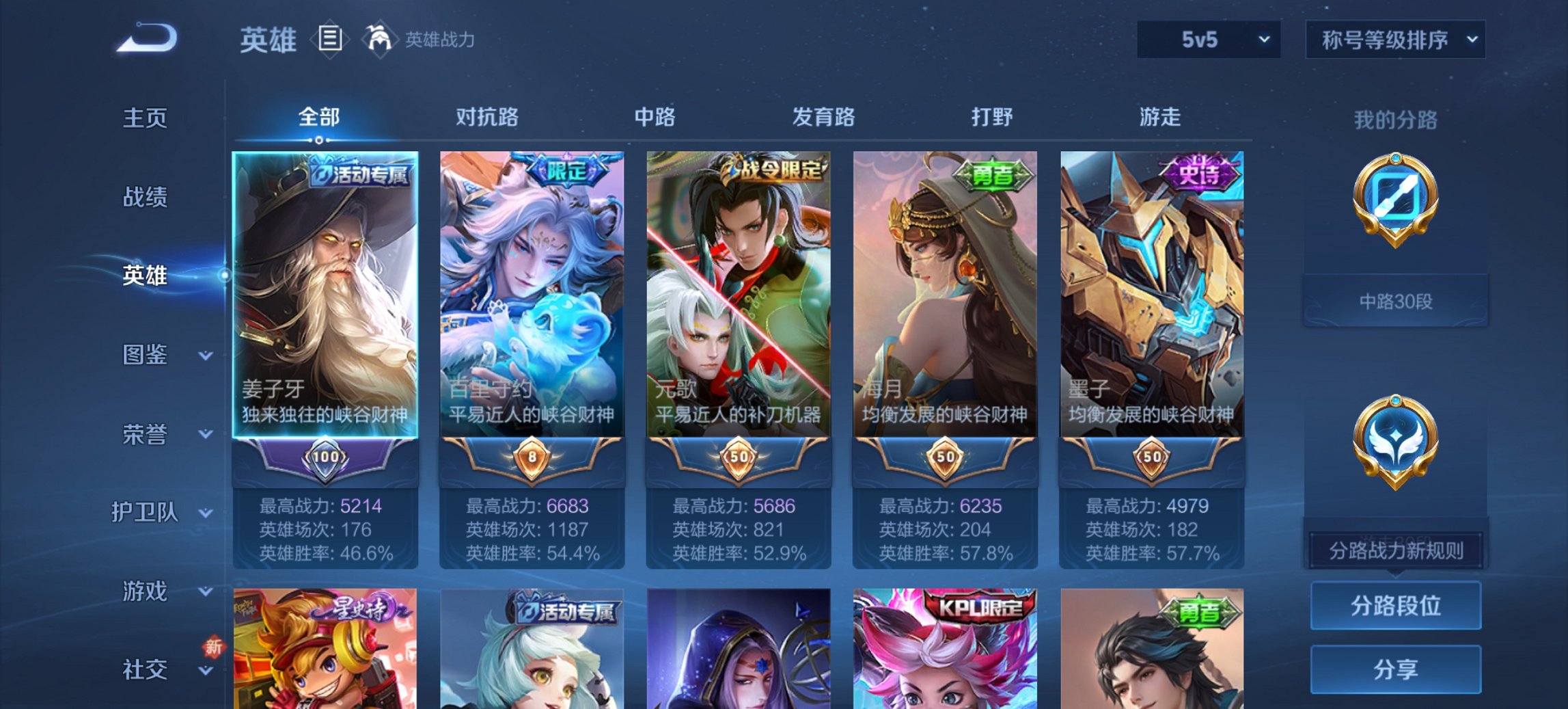Select the 元歌 hero card thumbnail
Screen dimensions: 1568x709
tap(738, 287)
